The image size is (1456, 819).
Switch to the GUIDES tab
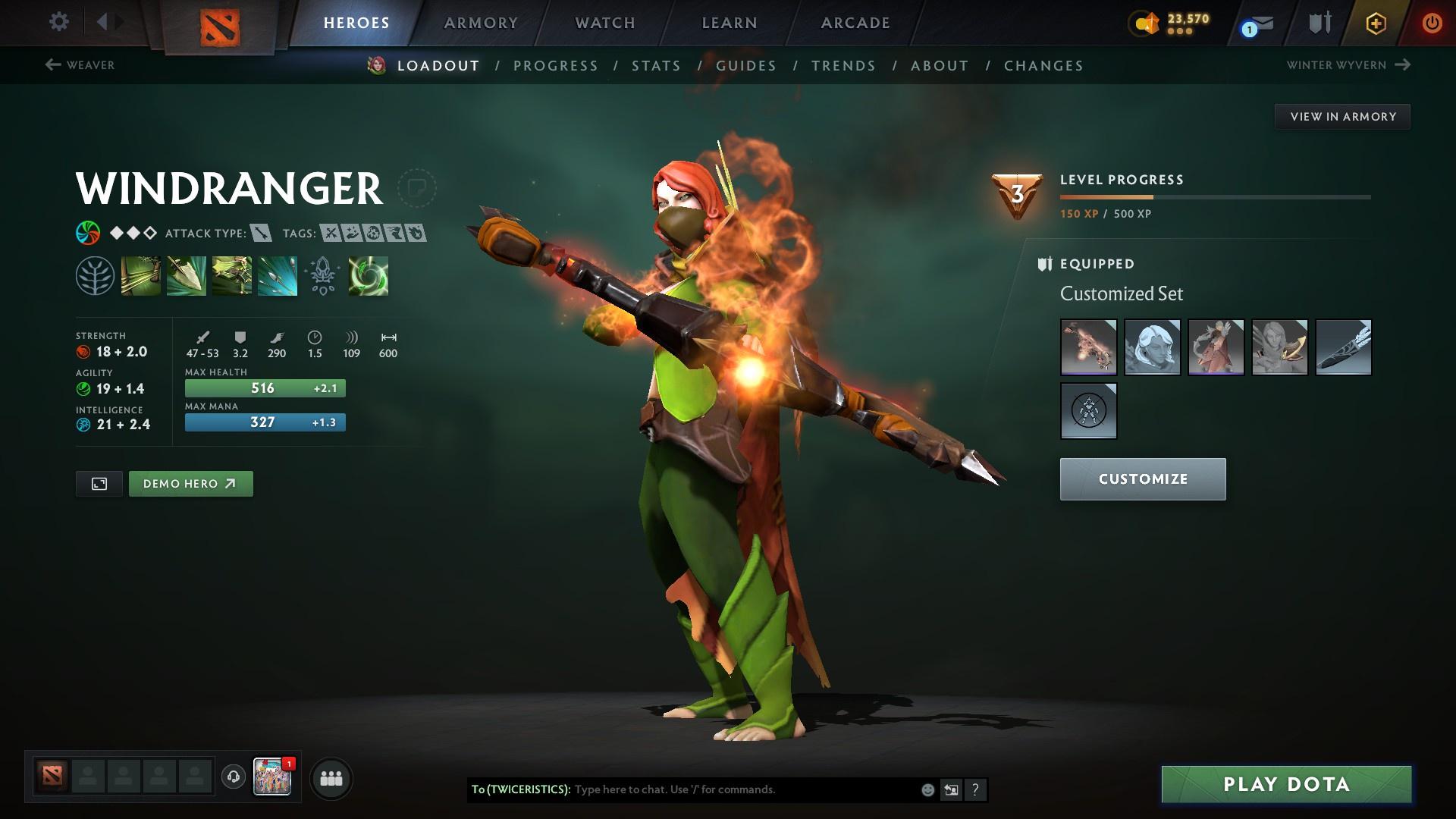pos(746,66)
